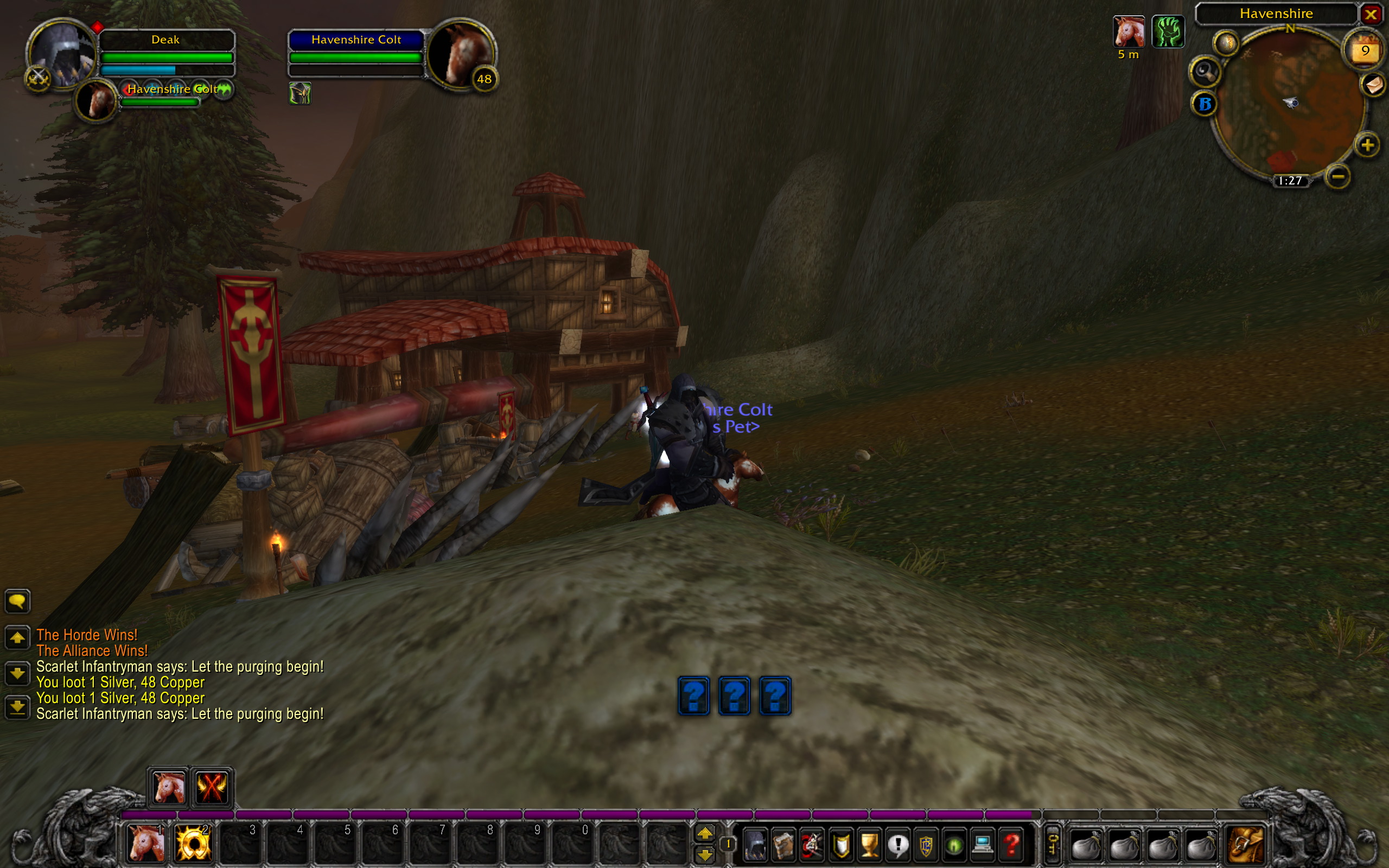The image size is (1389, 868).
Task: Switch to the next action bar page
Action: pos(705,832)
